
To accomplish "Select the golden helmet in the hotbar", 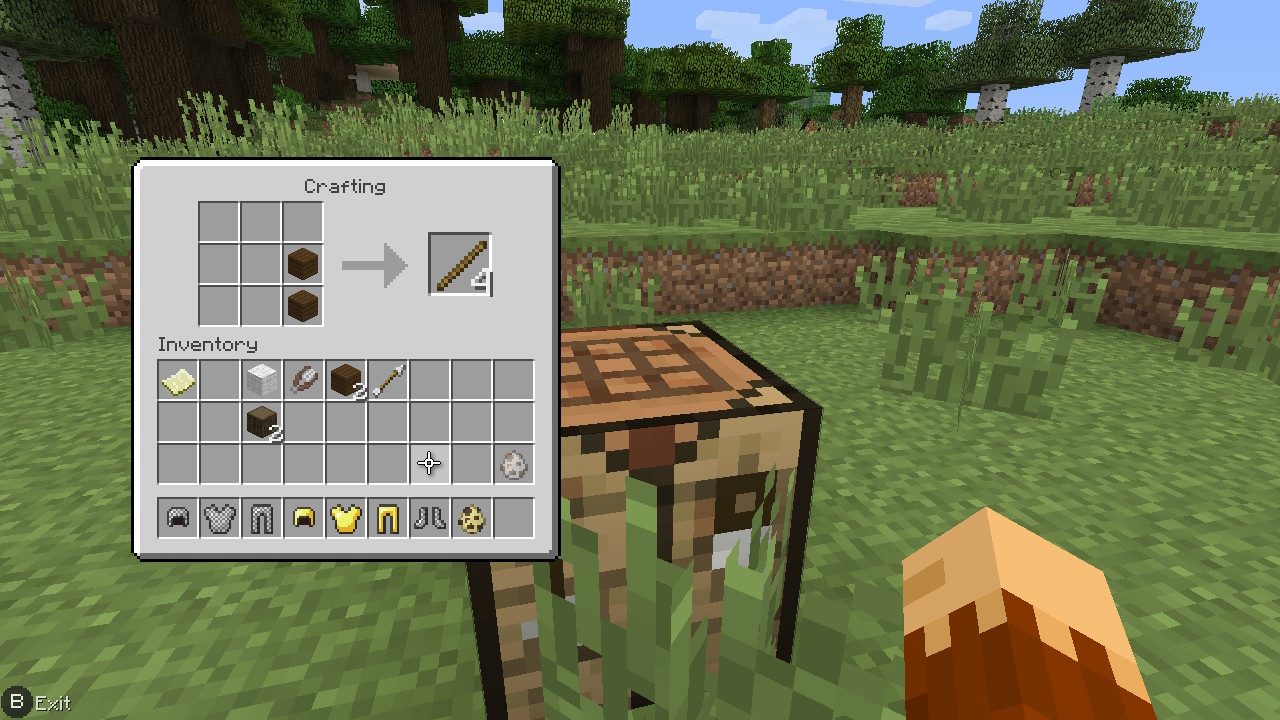I will [x=304, y=518].
